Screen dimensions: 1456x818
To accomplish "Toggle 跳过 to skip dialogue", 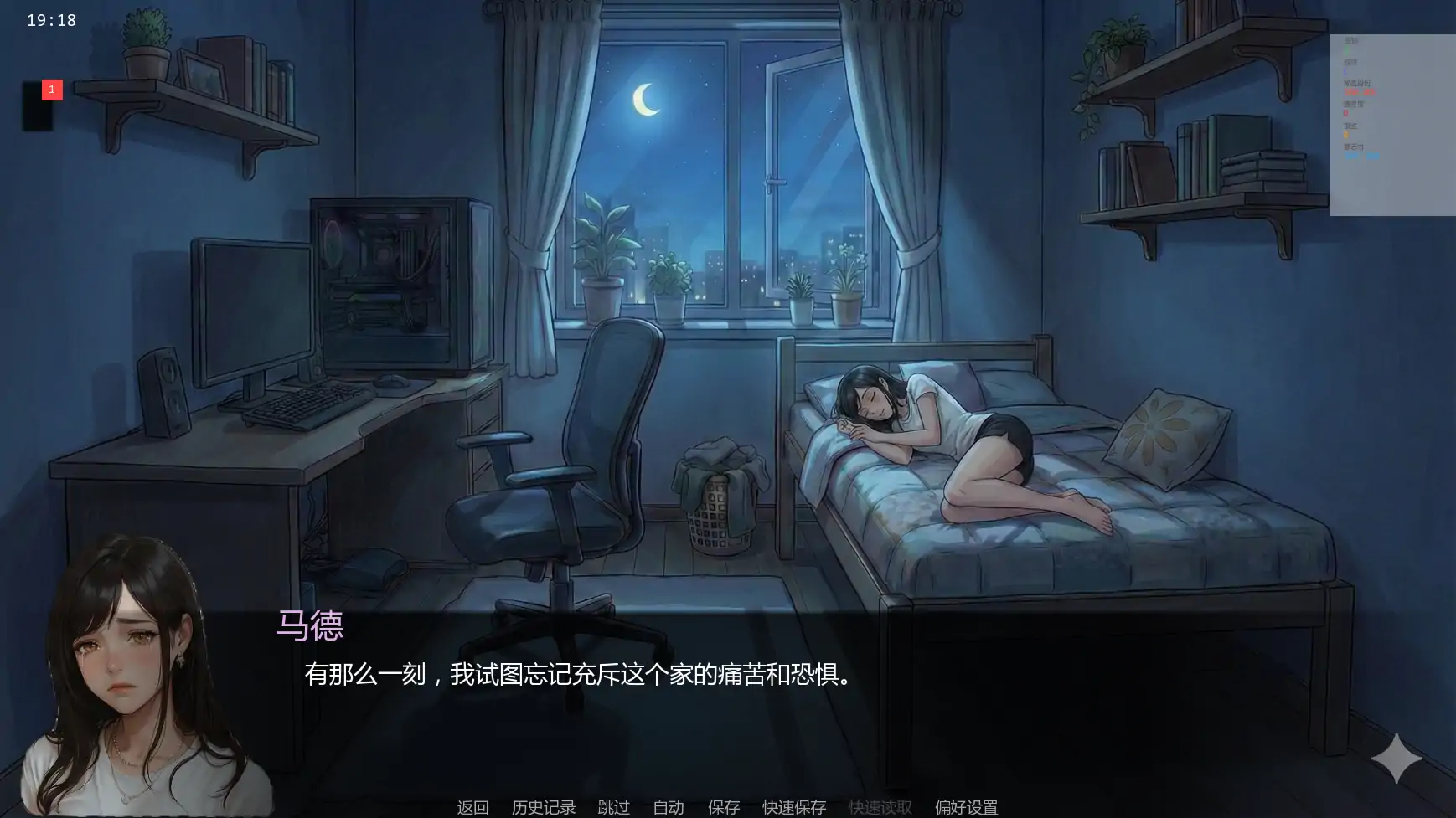I will click(x=612, y=807).
